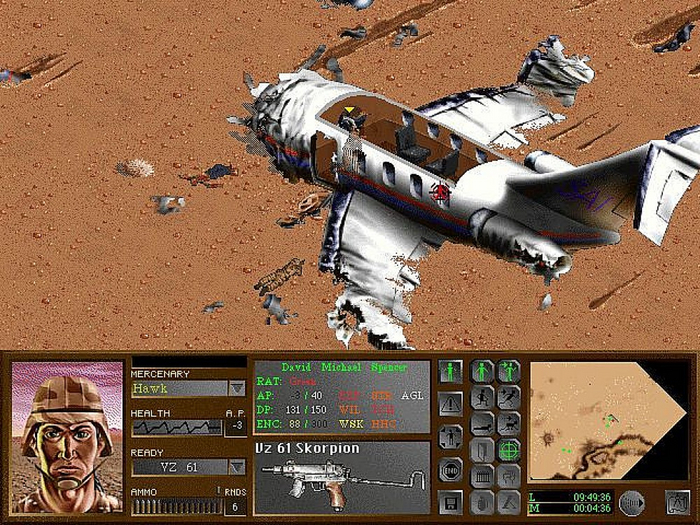This screenshot has height=525, width=700.
Task: Open the floppy disk save button
Action: 450,500
